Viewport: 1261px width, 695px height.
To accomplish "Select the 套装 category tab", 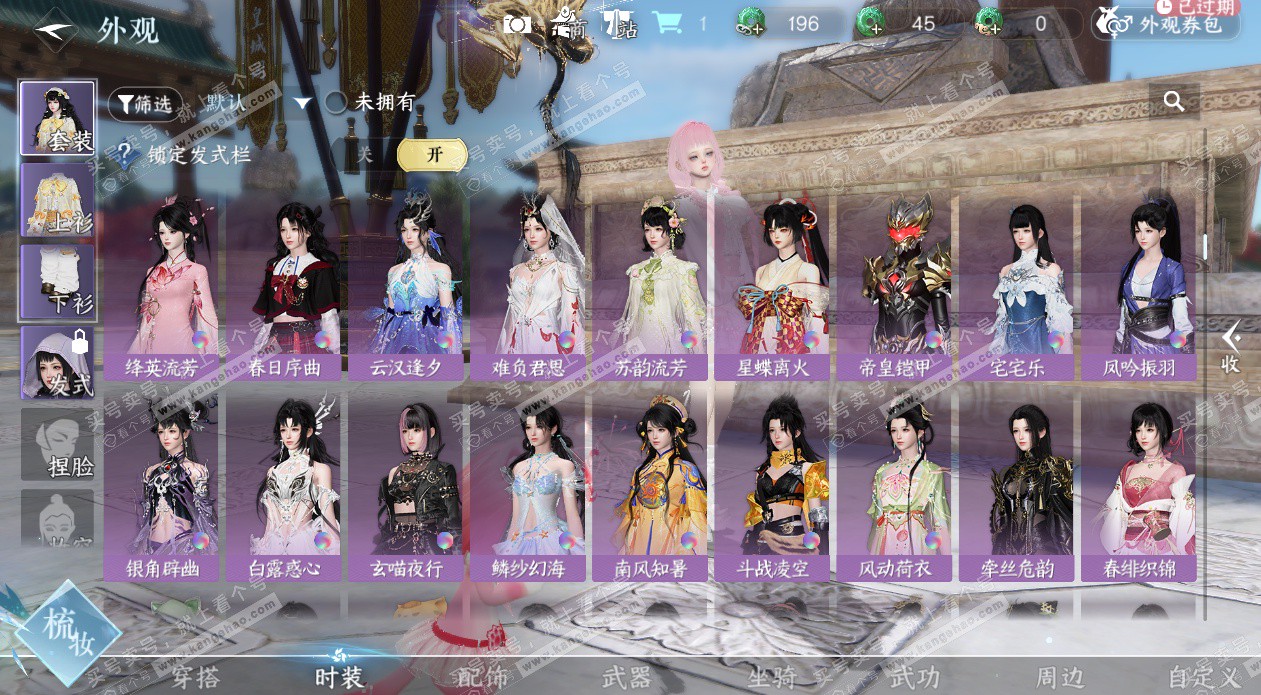I will point(58,118).
